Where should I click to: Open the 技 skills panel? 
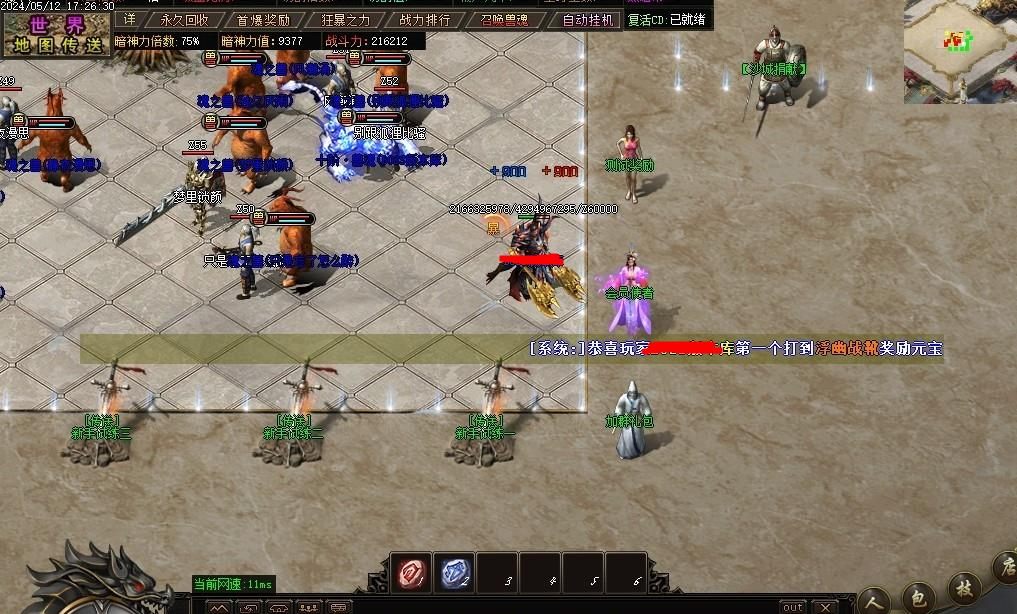[964, 588]
